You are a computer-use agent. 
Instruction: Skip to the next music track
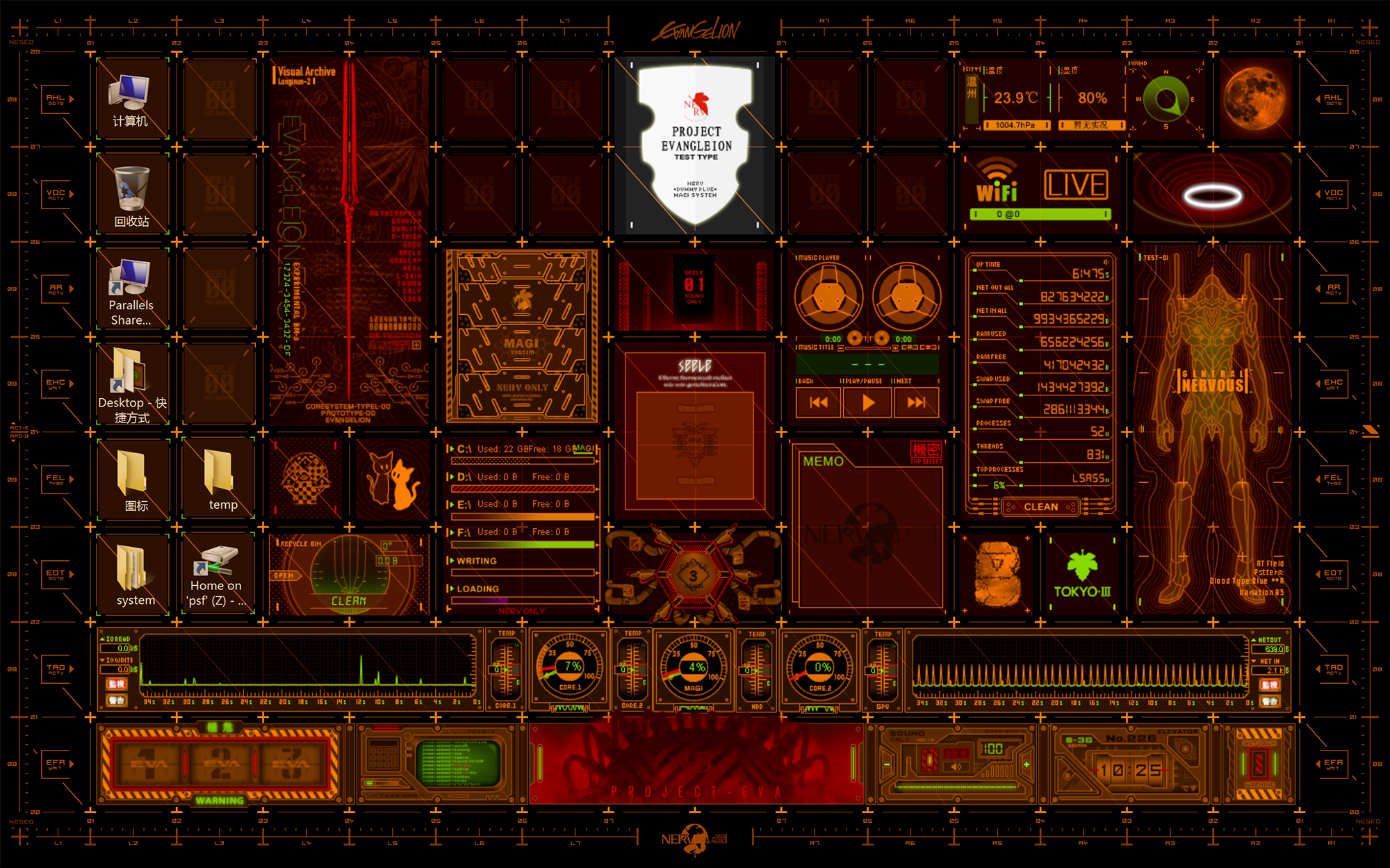tap(916, 402)
